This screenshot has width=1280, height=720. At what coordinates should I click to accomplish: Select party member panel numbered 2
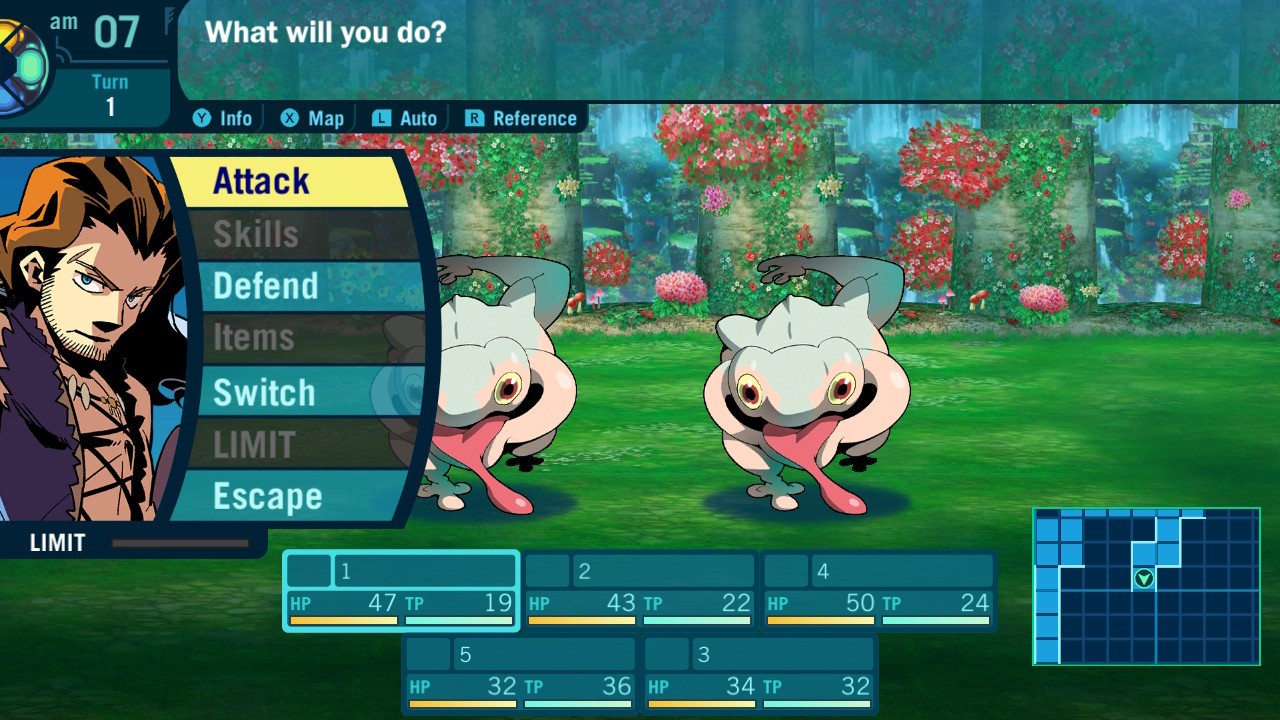(640, 590)
